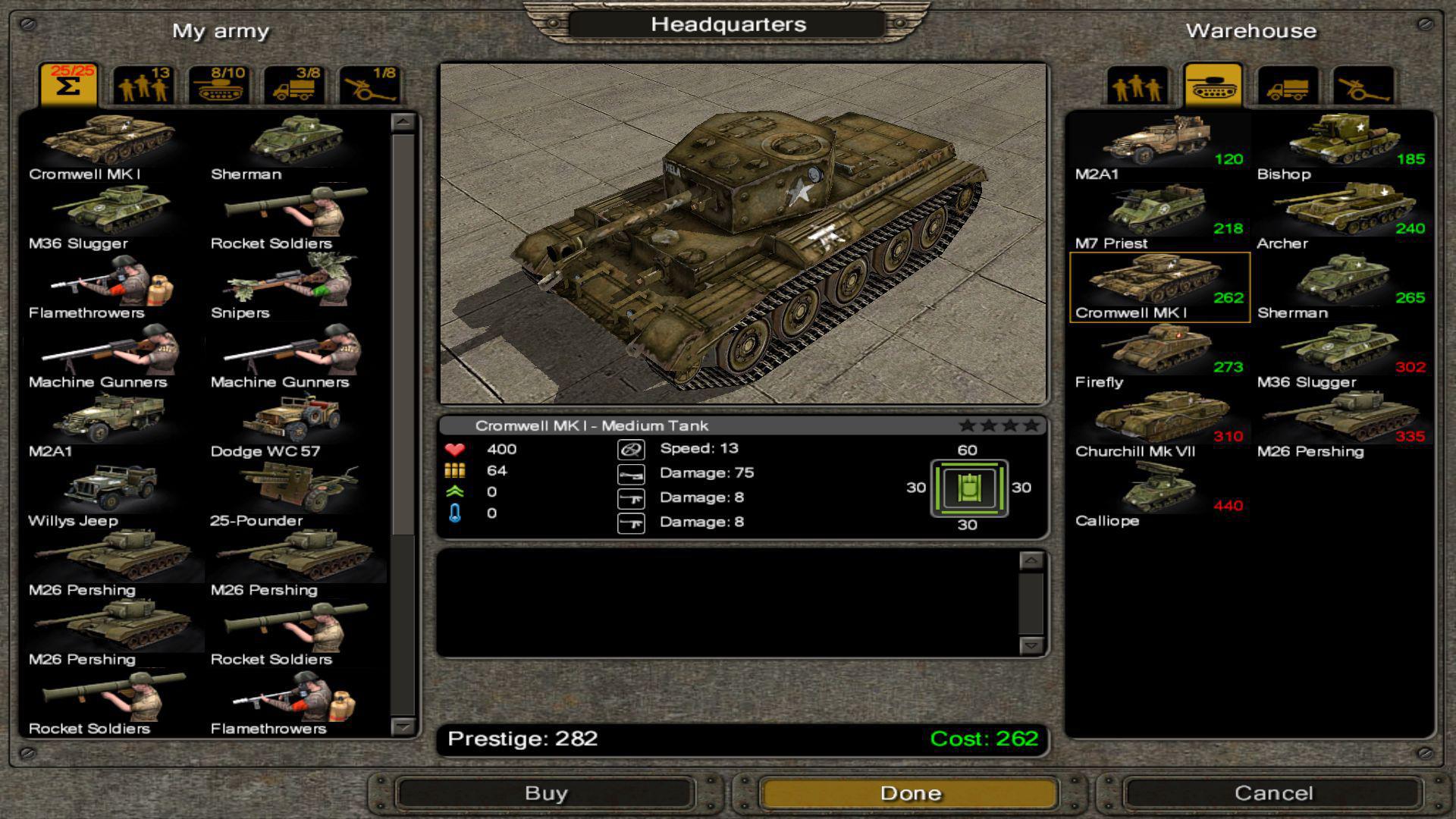Click the speed stat icon
The width and height of the screenshot is (1456, 819).
(630, 448)
